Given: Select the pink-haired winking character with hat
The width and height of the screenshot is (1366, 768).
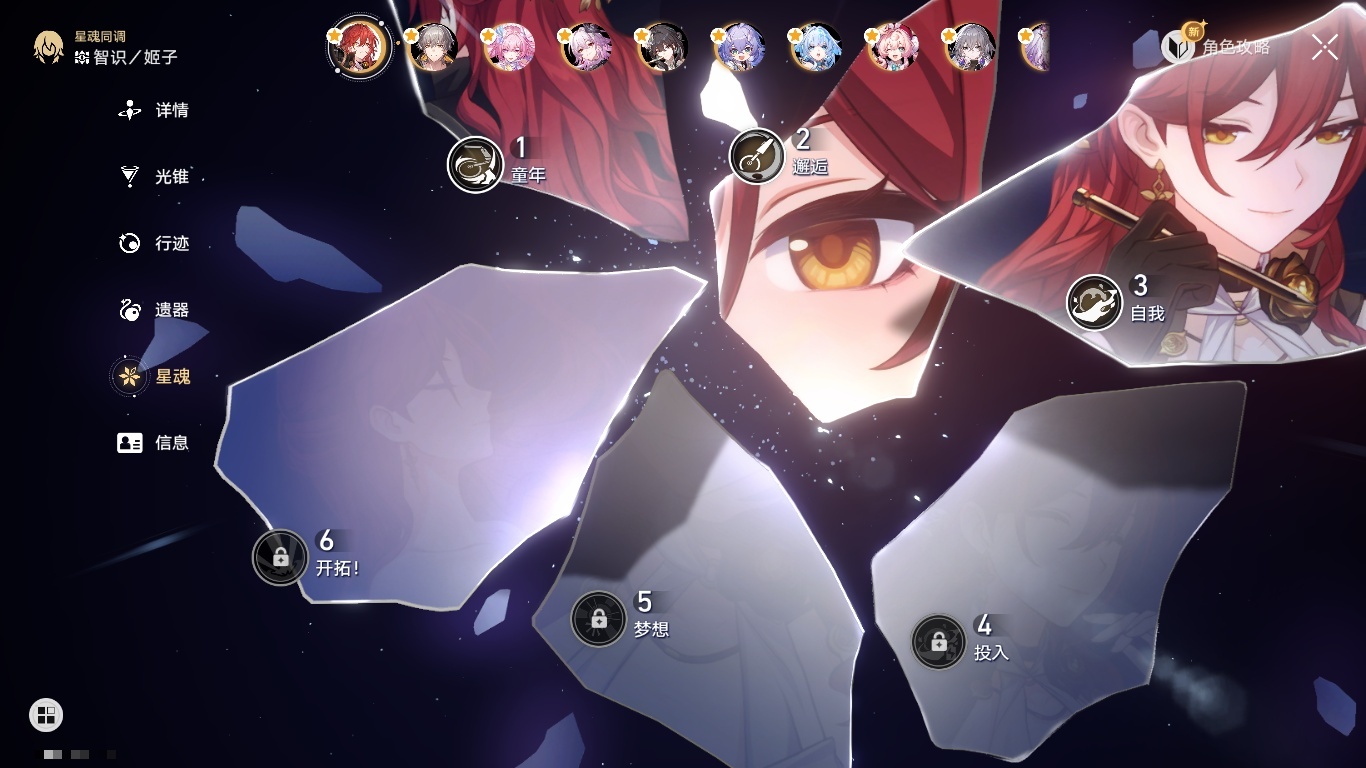Looking at the screenshot, I should [x=893, y=47].
